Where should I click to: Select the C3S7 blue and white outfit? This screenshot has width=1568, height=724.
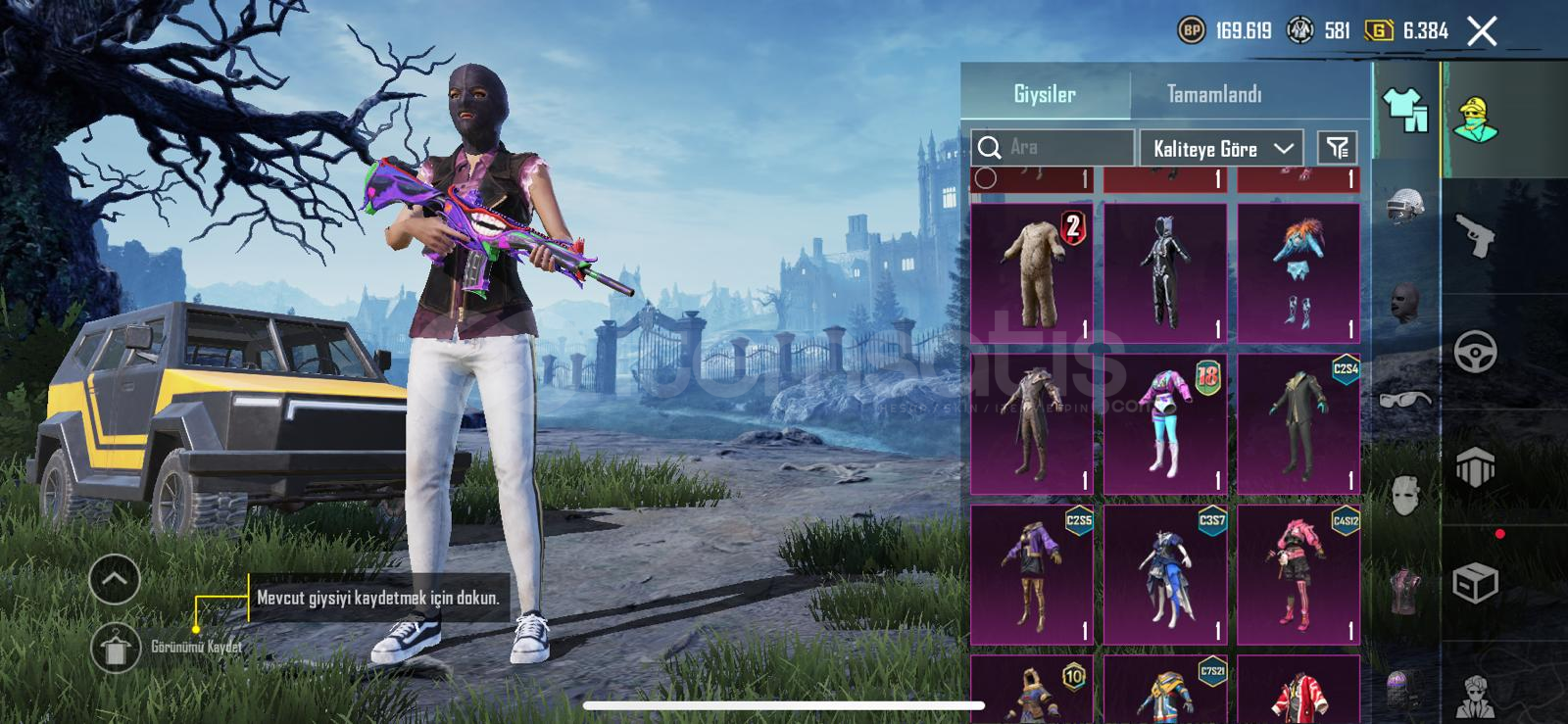1164,574
